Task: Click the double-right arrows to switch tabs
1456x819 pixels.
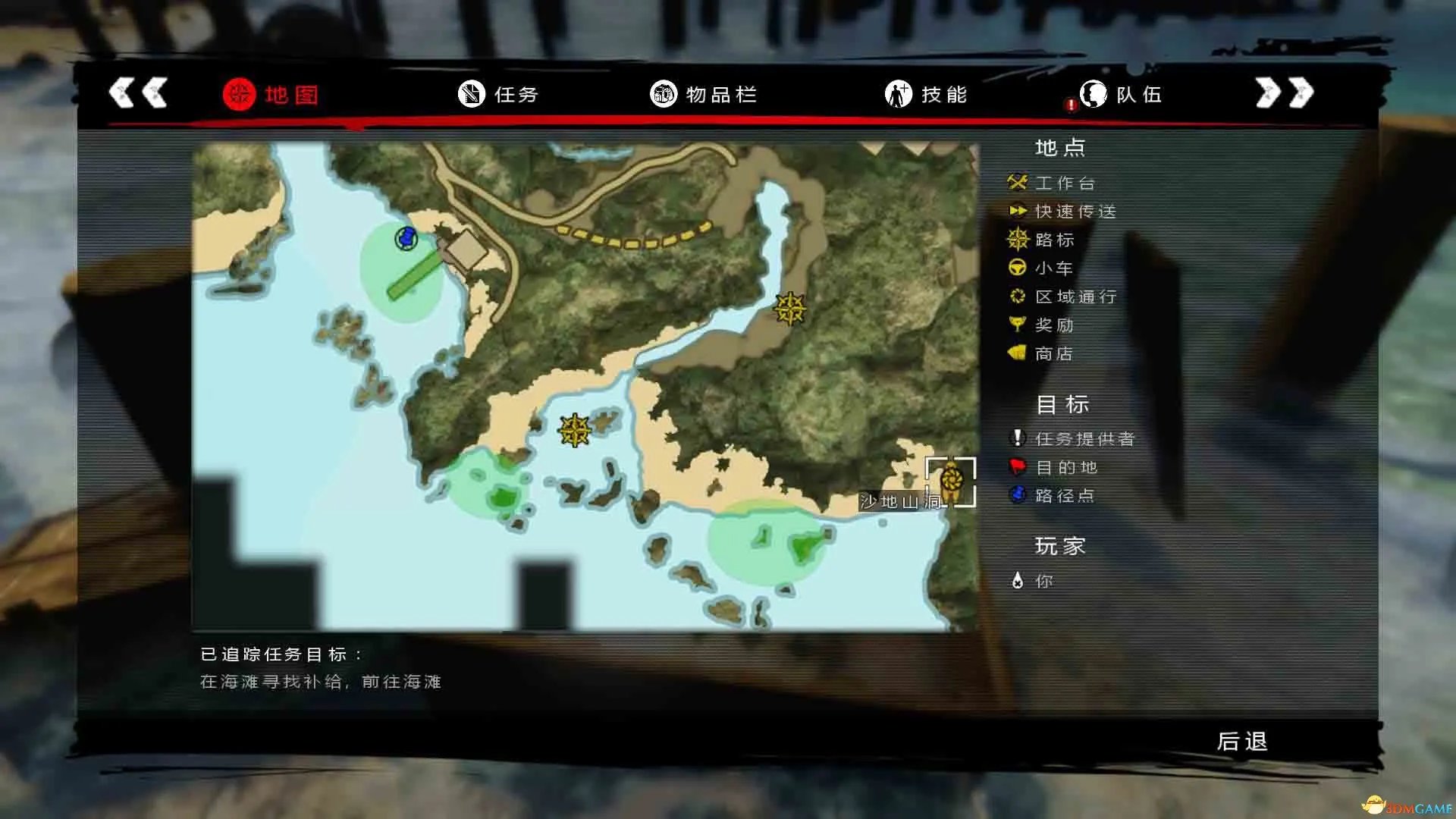Action: [x=1283, y=93]
